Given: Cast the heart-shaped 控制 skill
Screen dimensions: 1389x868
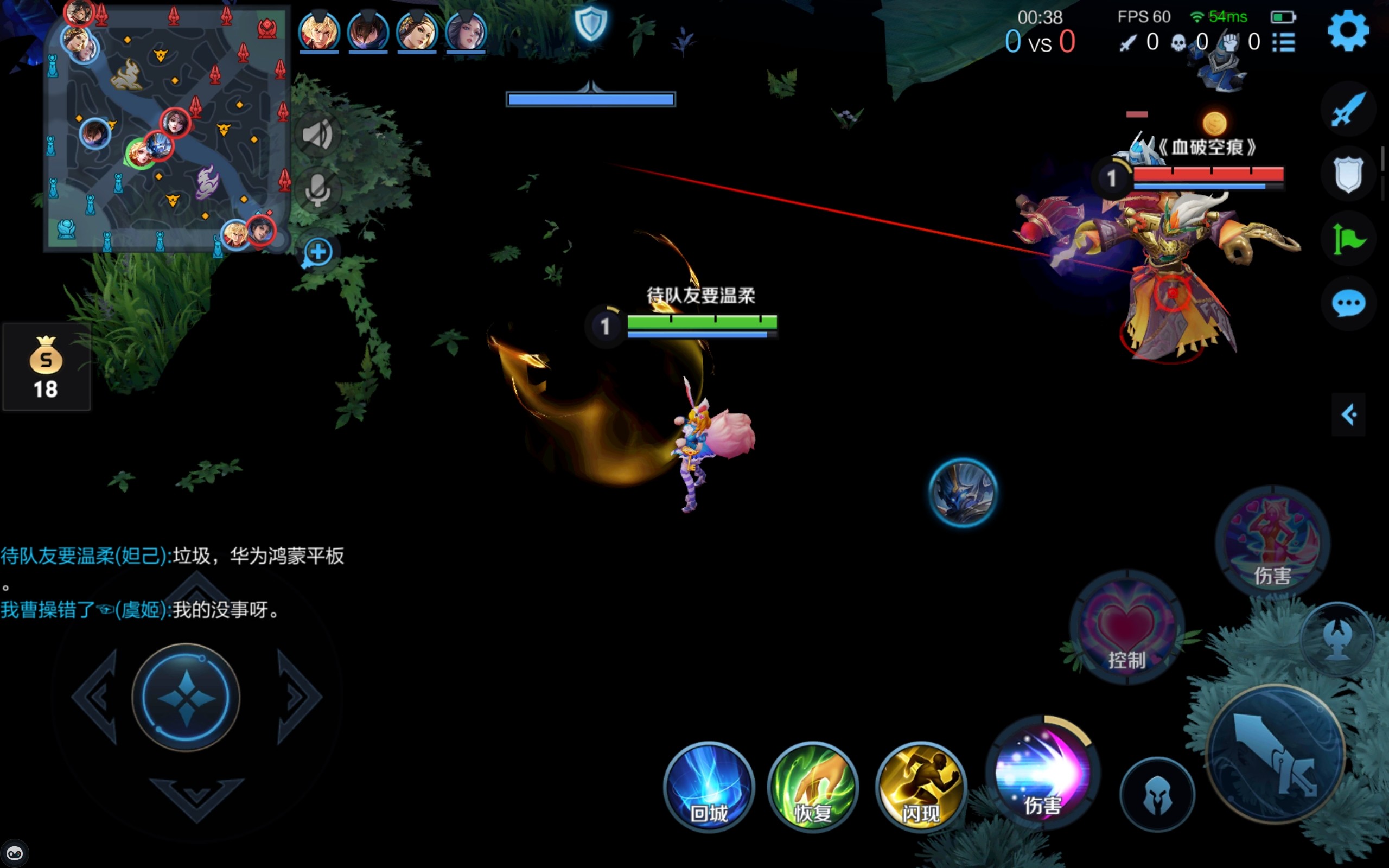Looking at the screenshot, I should 1126,628.
